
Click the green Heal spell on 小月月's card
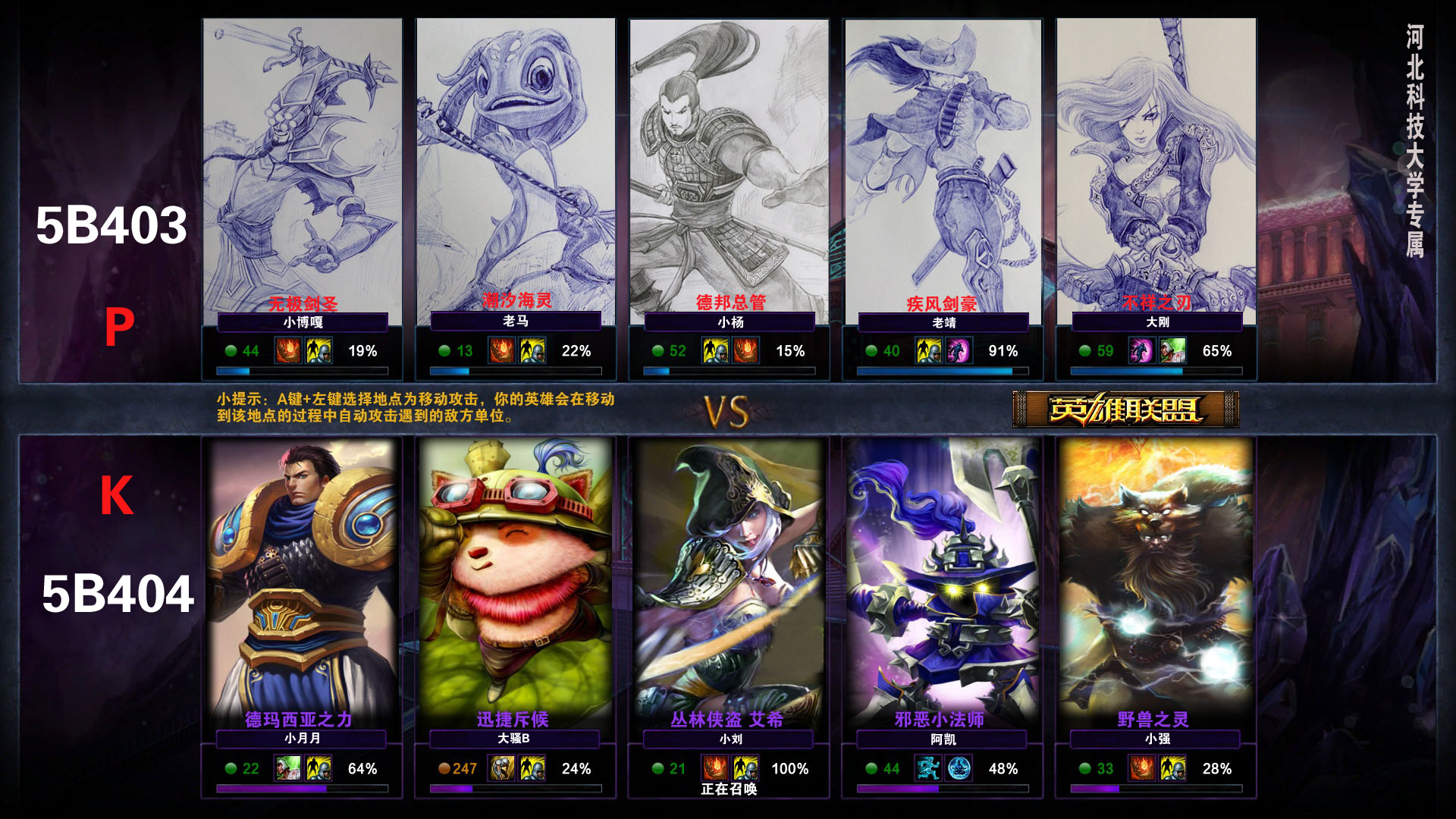(287, 769)
